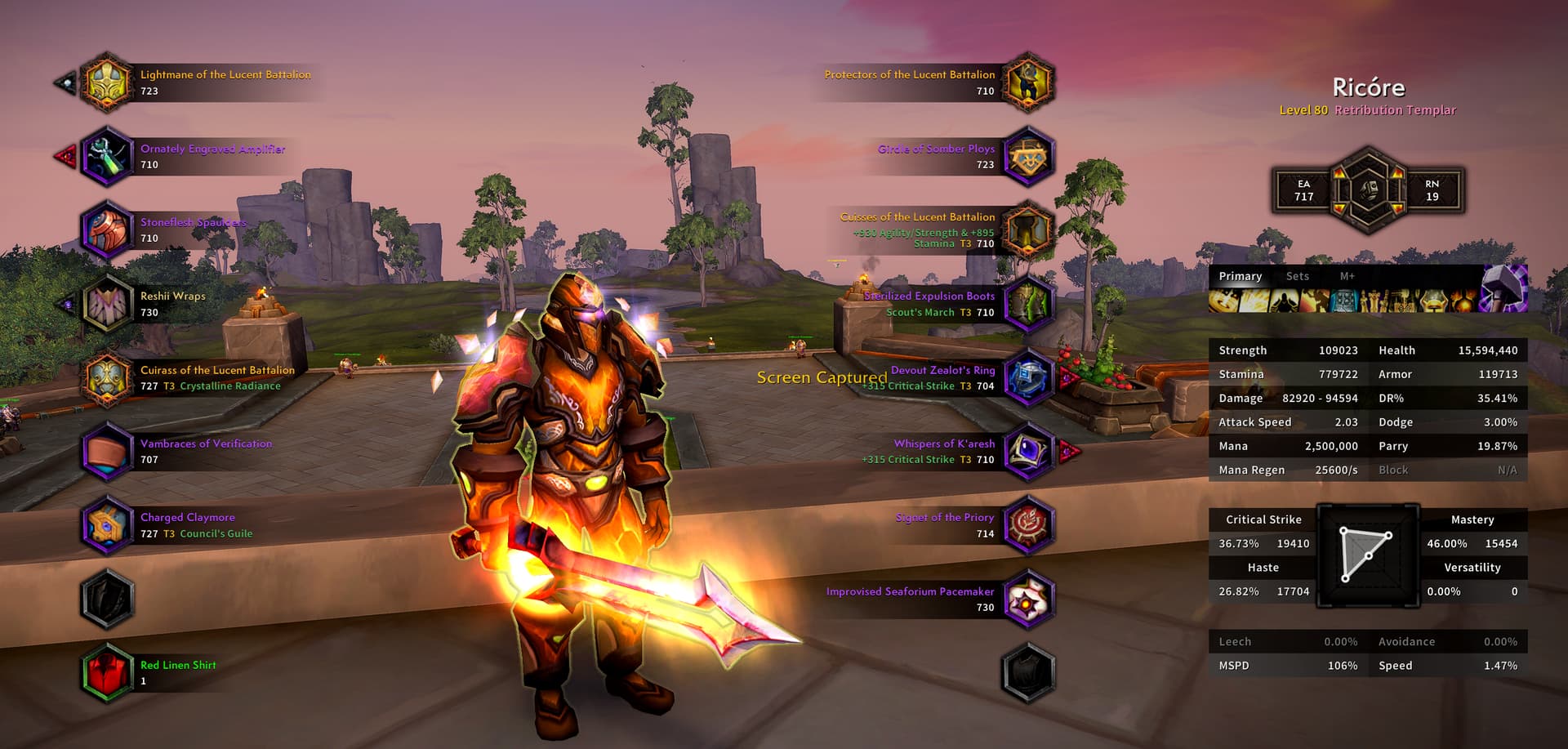Inspect the Girdle of Somber Ploys slot

coord(1028,156)
